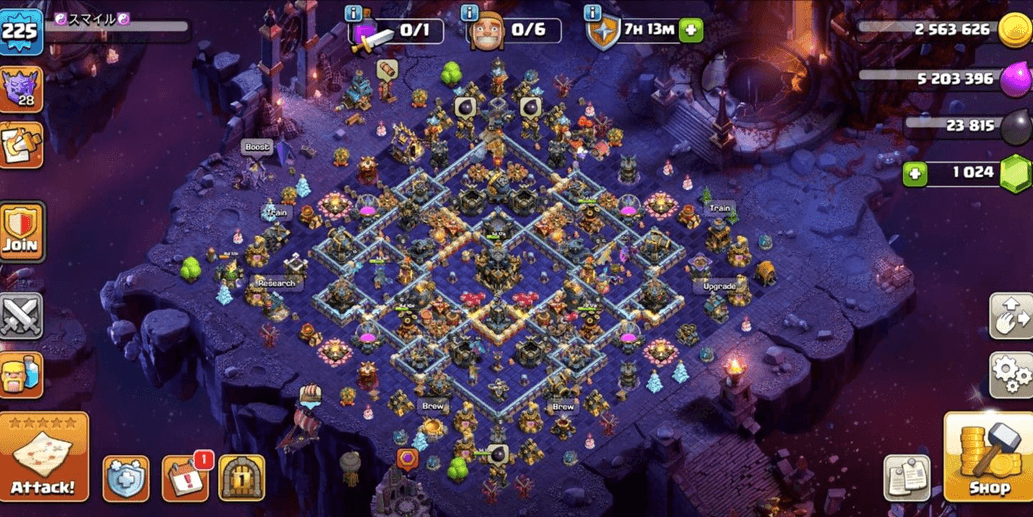The width and height of the screenshot is (1033, 517).
Task: Open the scroll and hammer icon
Action: (21, 145)
